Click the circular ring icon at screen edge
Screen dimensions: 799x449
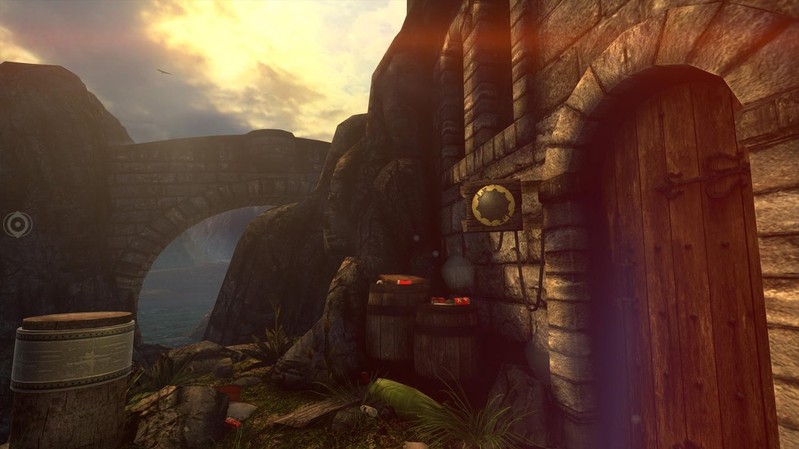point(17,224)
